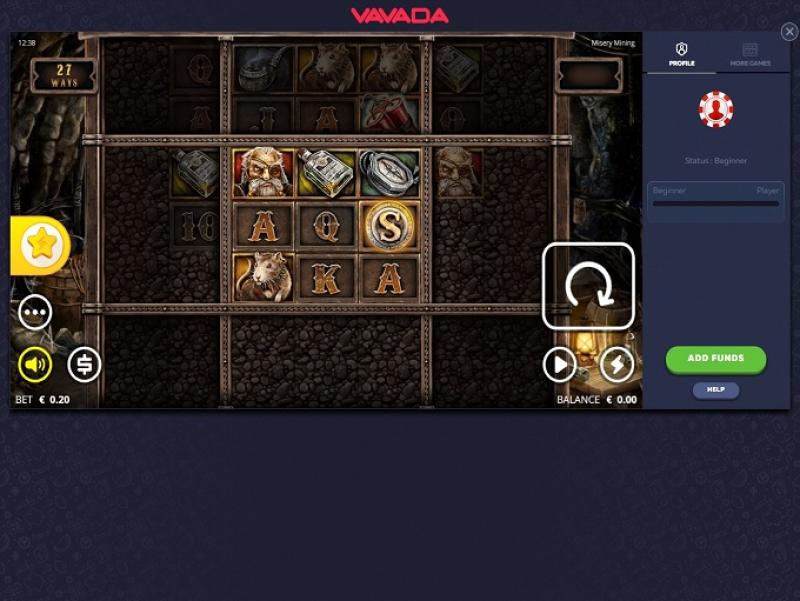800x601 pixels.
Task: Click the yellow star bonus tab
Action: (x=42, y=245)
